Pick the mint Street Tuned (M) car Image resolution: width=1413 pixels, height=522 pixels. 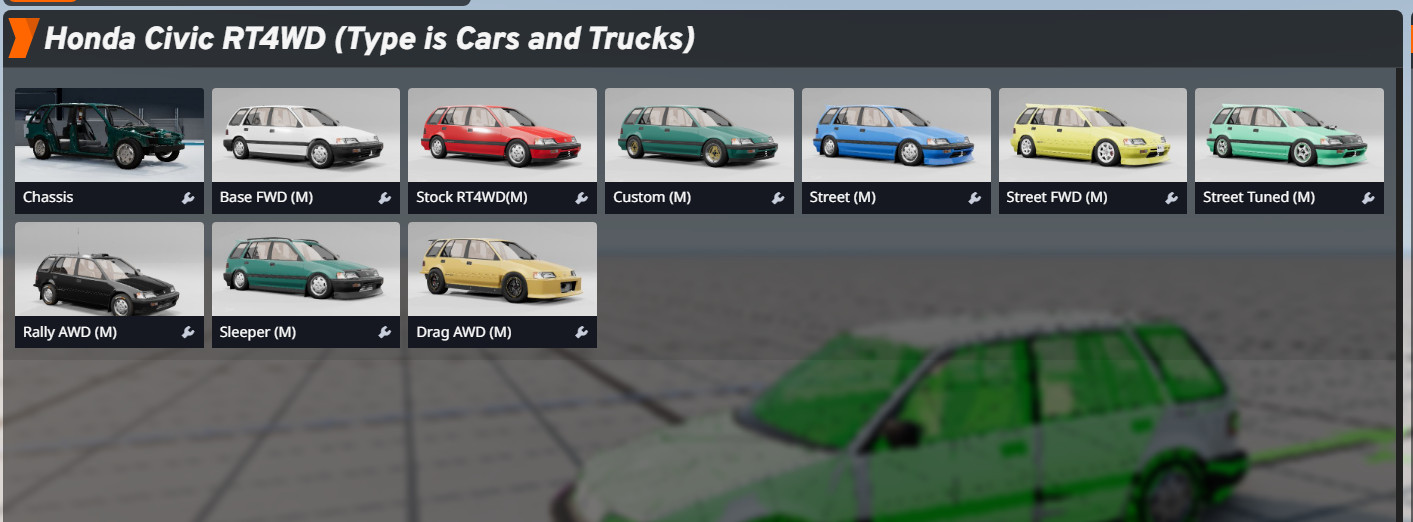1289,136
